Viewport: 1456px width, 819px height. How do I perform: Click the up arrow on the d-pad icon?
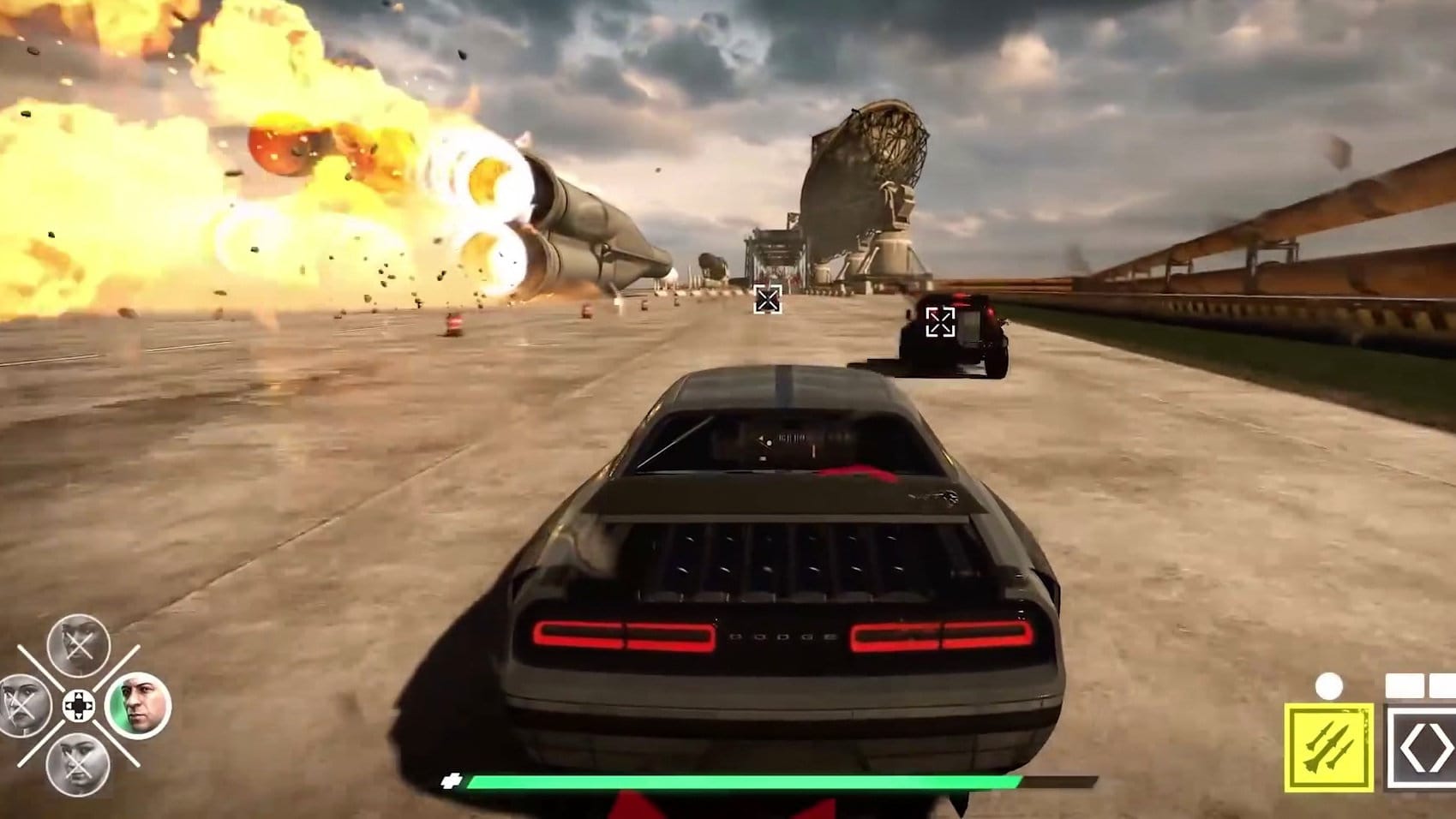click(79, 695)
